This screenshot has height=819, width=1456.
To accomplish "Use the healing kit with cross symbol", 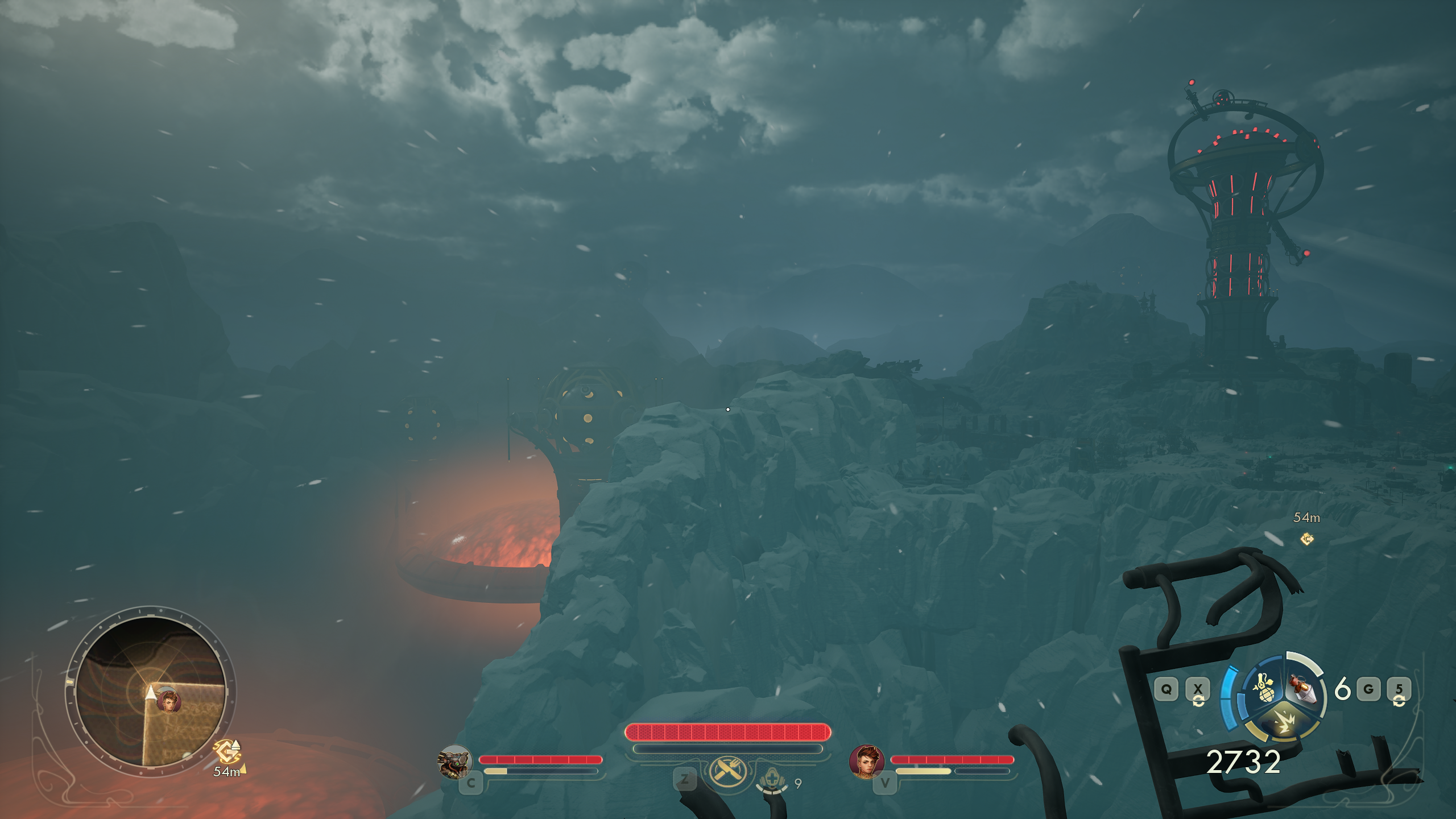I will click(x=772, y=779).
